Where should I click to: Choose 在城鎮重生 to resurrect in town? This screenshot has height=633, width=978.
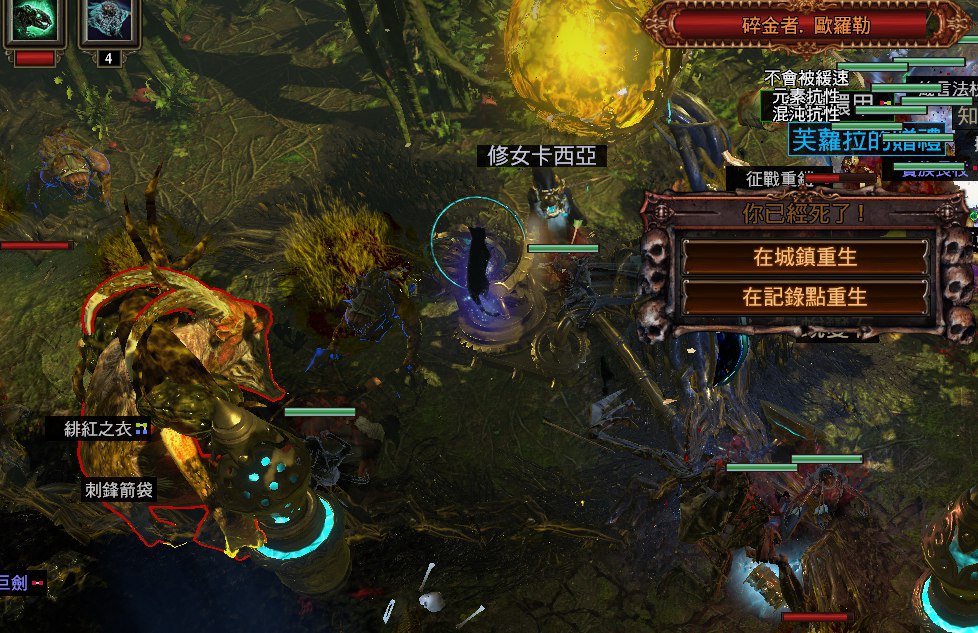pos(805,257)
